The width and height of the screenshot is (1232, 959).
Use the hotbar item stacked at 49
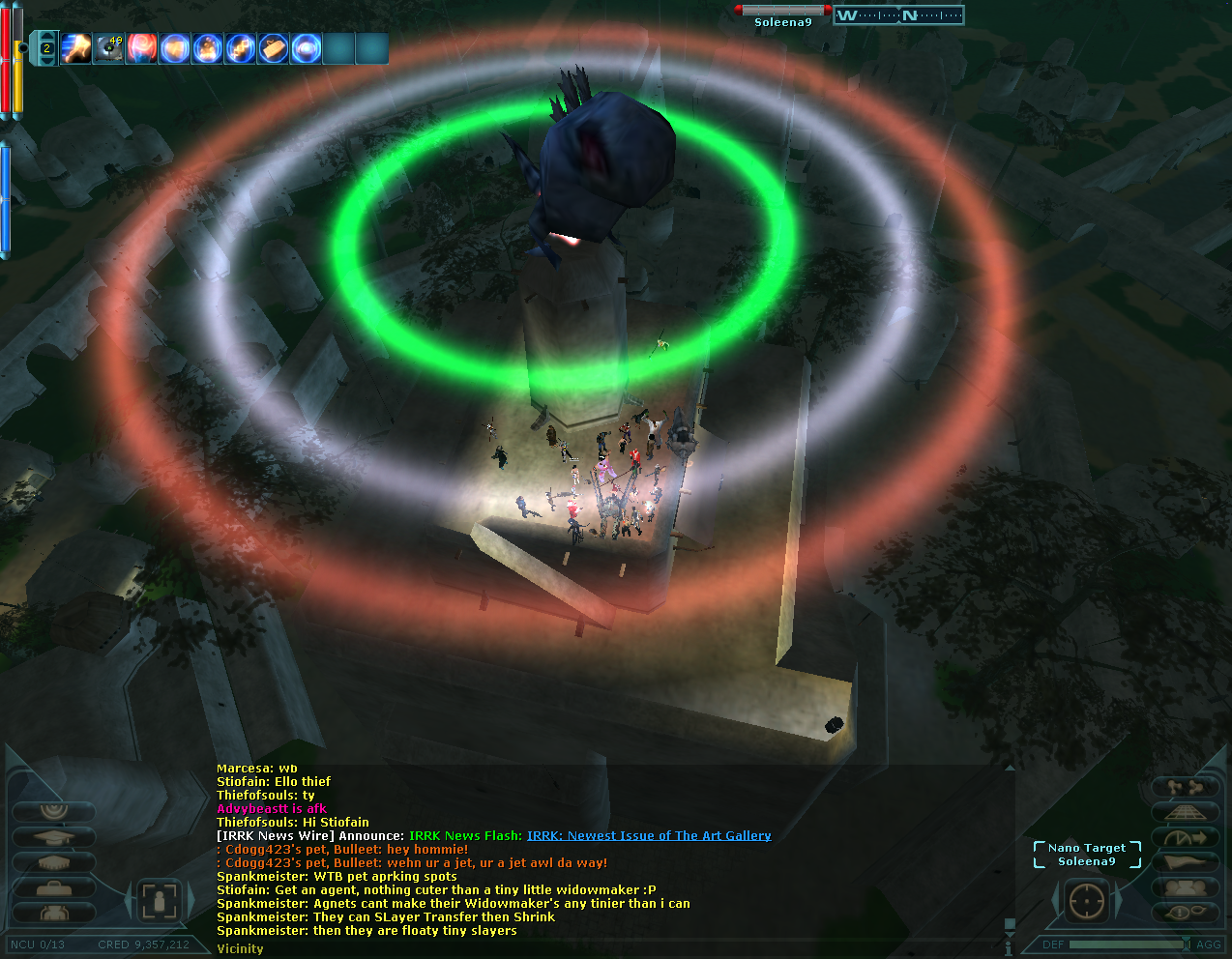click(109, 47)
